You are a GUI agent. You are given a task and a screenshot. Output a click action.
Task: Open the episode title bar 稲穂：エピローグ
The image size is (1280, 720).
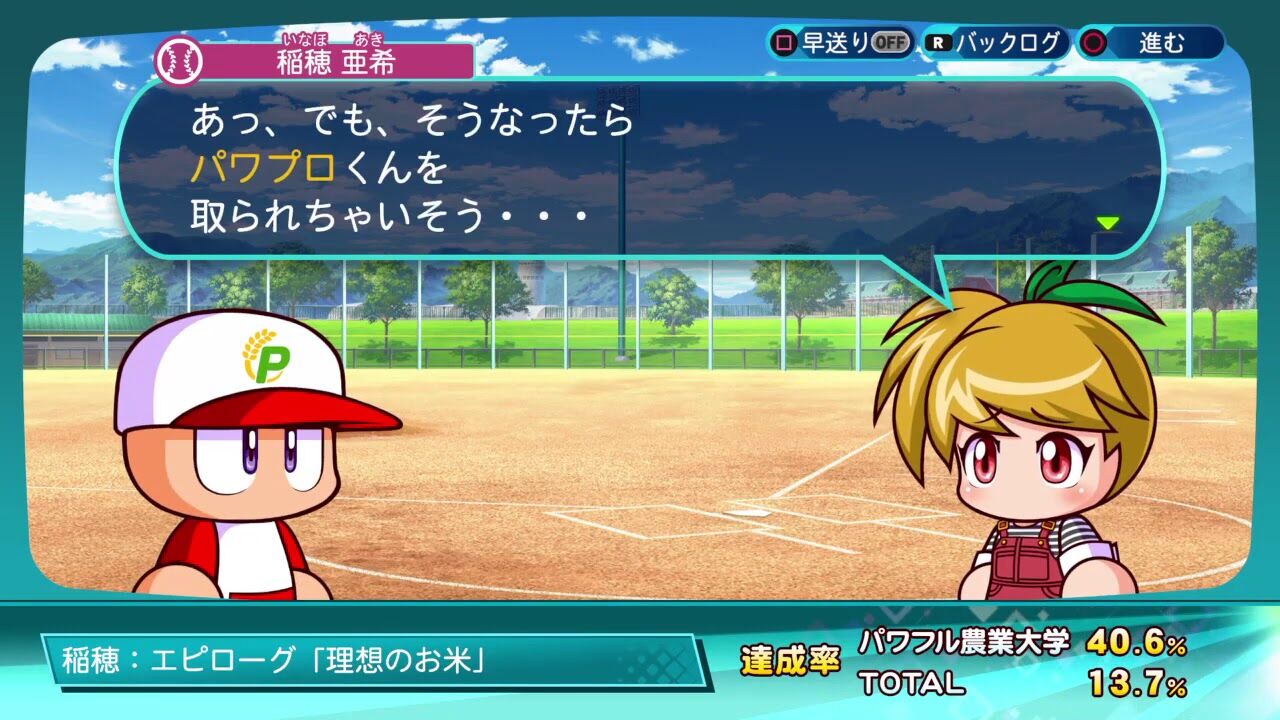270,659
